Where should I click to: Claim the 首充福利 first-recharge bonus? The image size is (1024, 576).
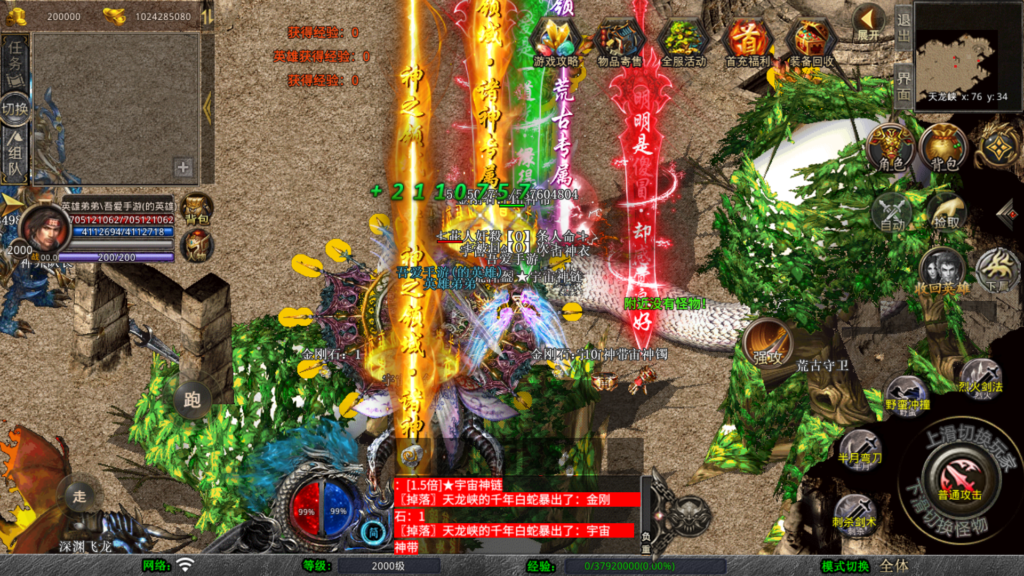tap(746, 41)
